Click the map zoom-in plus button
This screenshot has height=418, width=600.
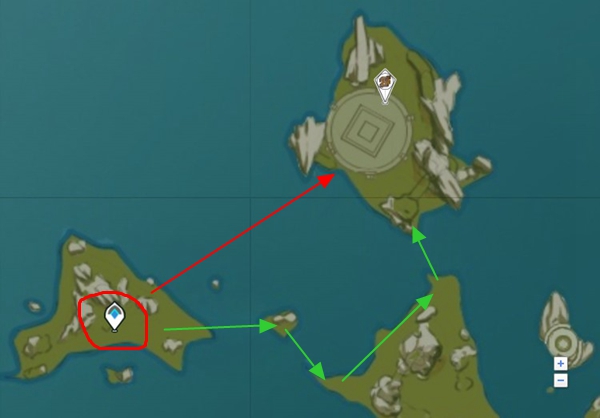coord(560,363)
